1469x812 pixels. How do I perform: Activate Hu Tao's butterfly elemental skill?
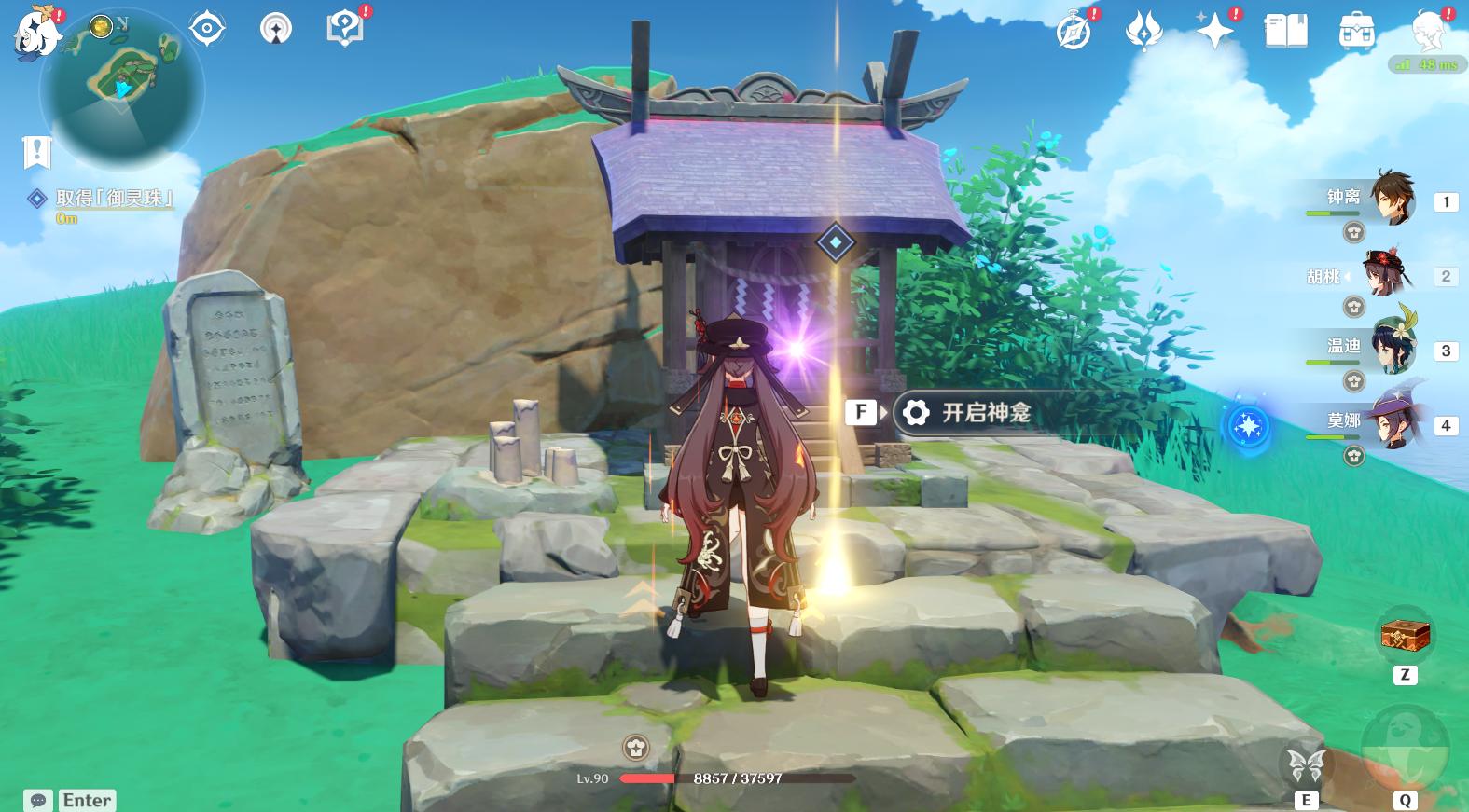click(x=1306, y=766)
